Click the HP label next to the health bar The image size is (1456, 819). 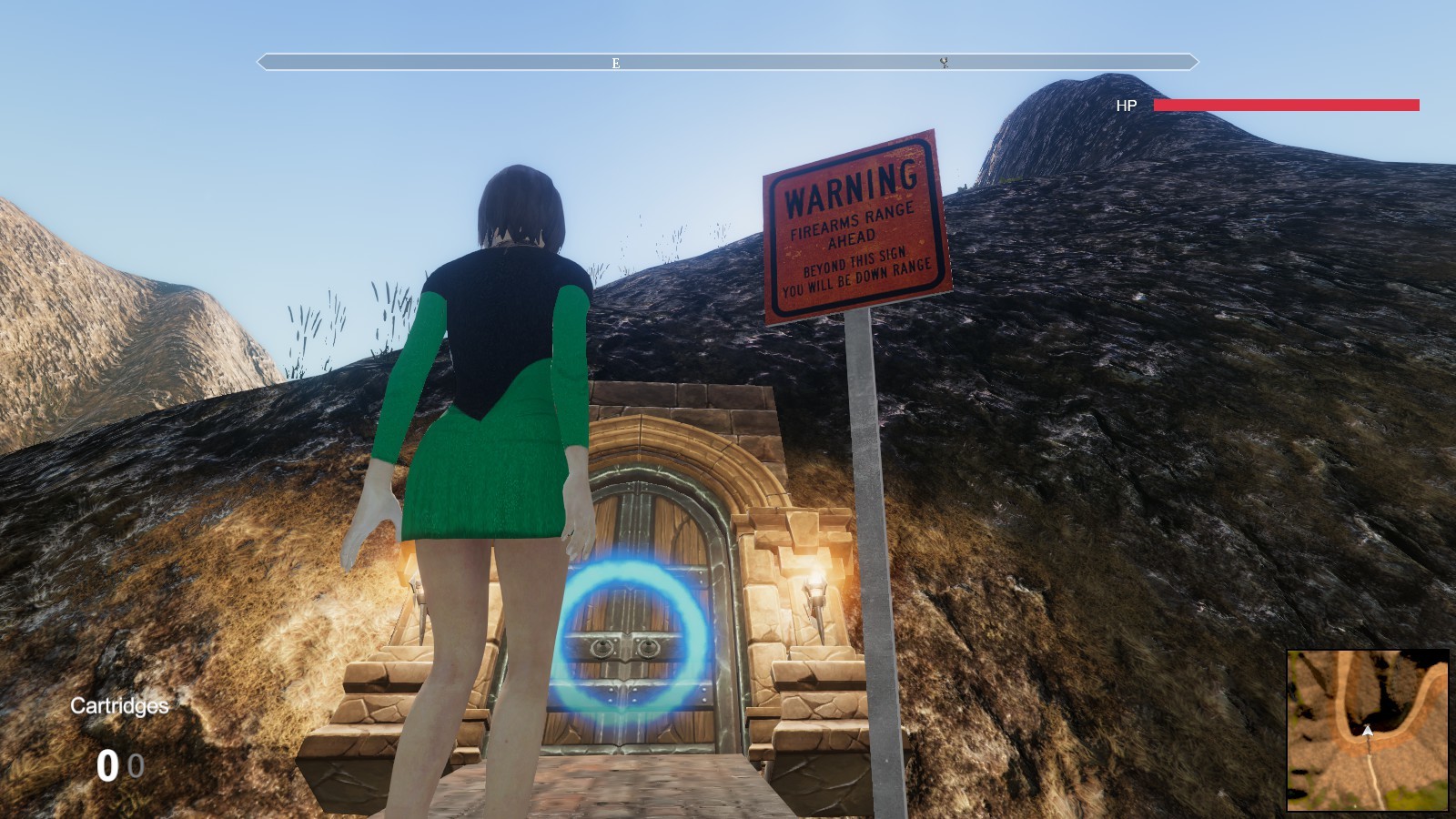pos(1125,106)
